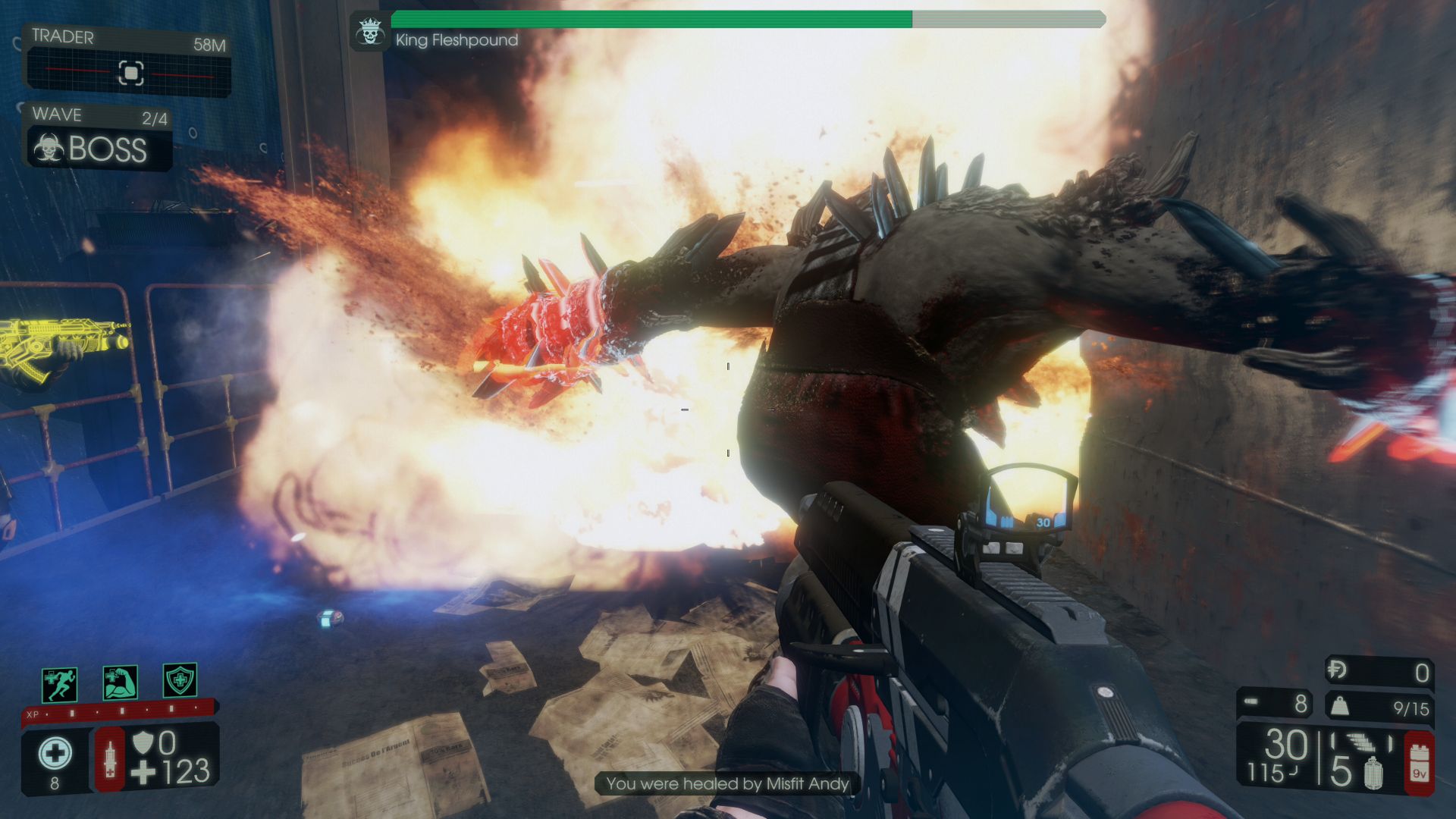
Task: Open the trader compass tracker
Action: [x=130, y=73]
